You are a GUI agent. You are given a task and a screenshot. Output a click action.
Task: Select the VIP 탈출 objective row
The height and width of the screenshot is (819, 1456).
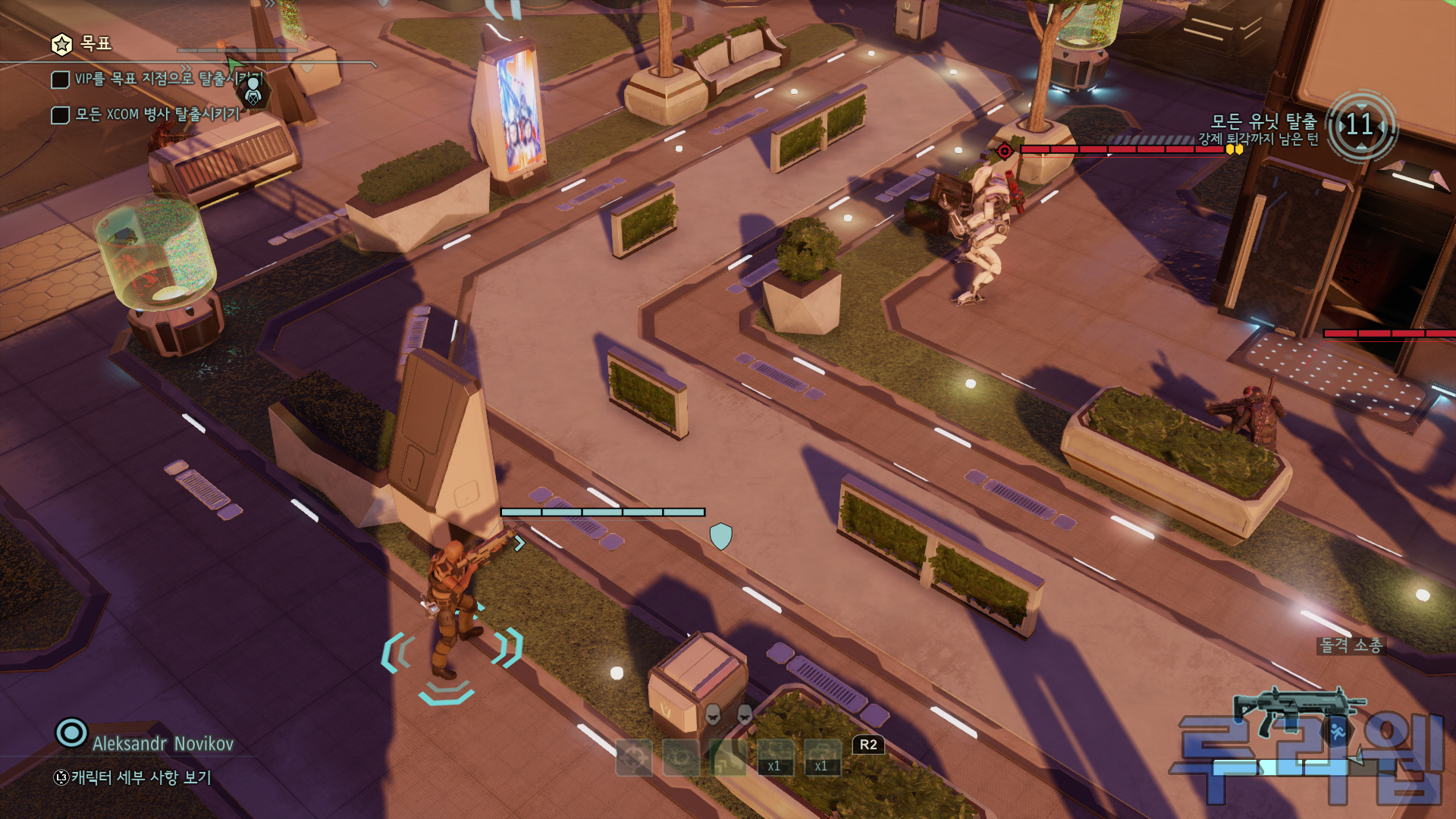pos(158,79)
